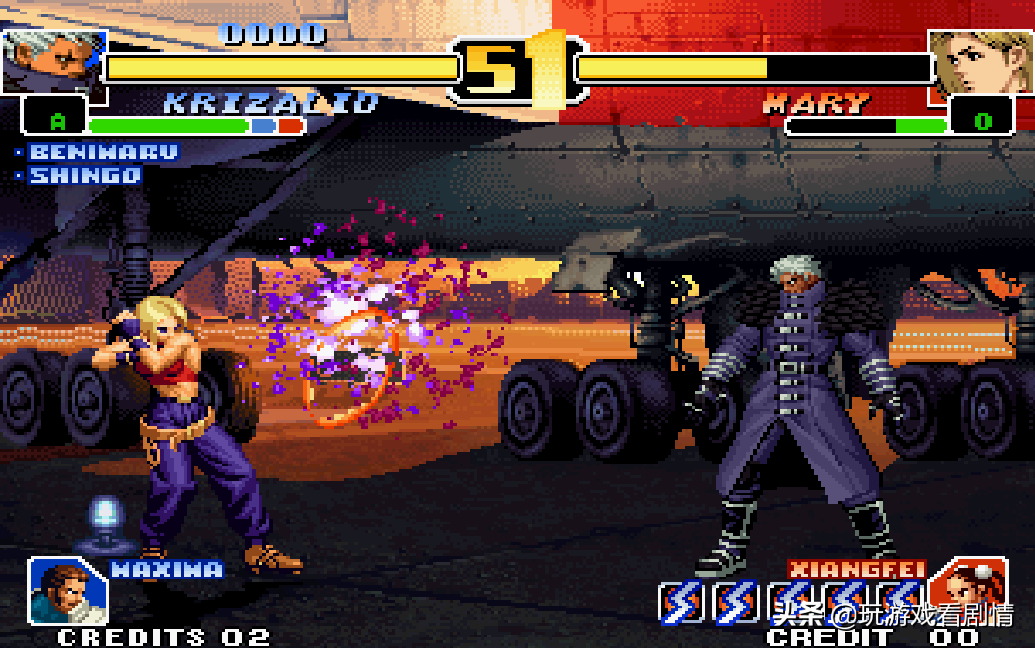Select the Xiangfei striker portrait
This screenshot has width=1035, height=648.
pyautogui.click(x=967, y=587)
